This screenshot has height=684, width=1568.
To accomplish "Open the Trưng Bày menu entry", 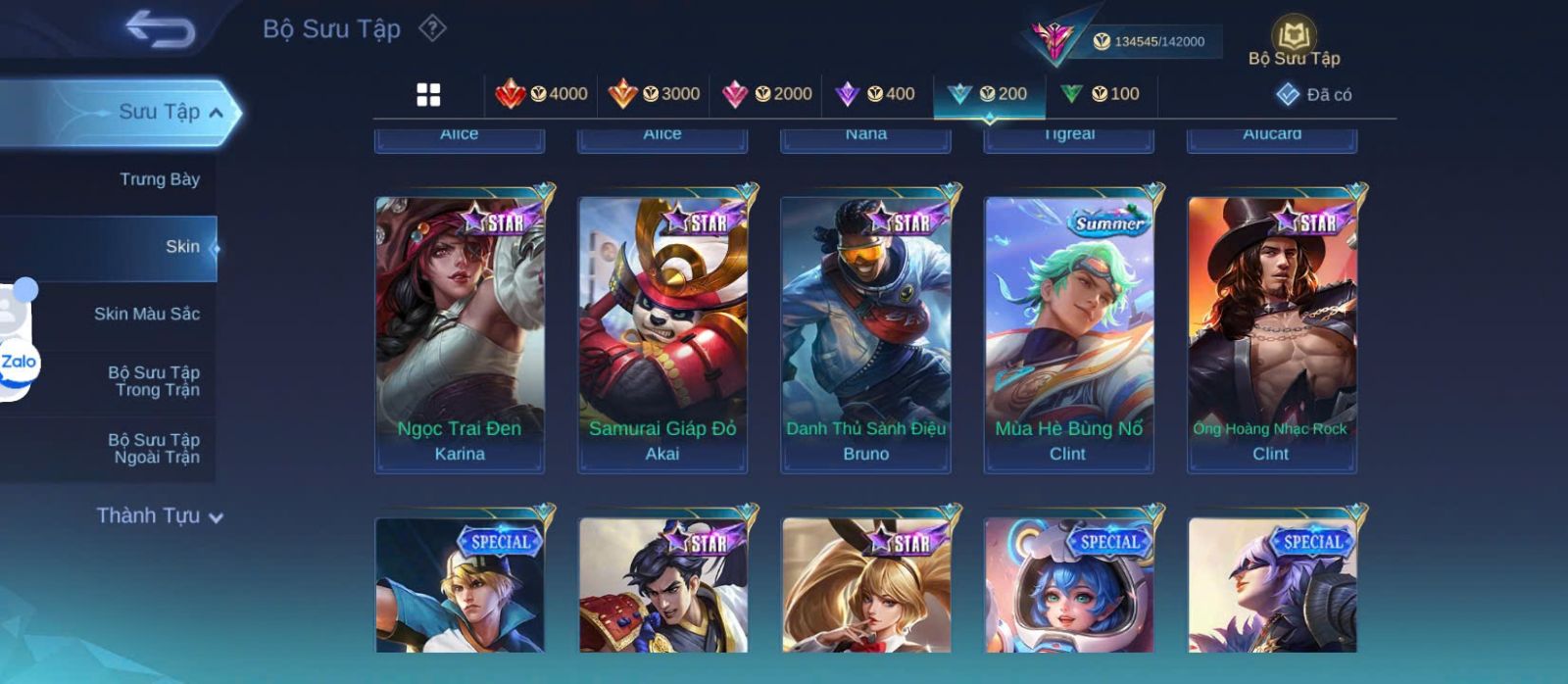I will [x=159, y=179].
